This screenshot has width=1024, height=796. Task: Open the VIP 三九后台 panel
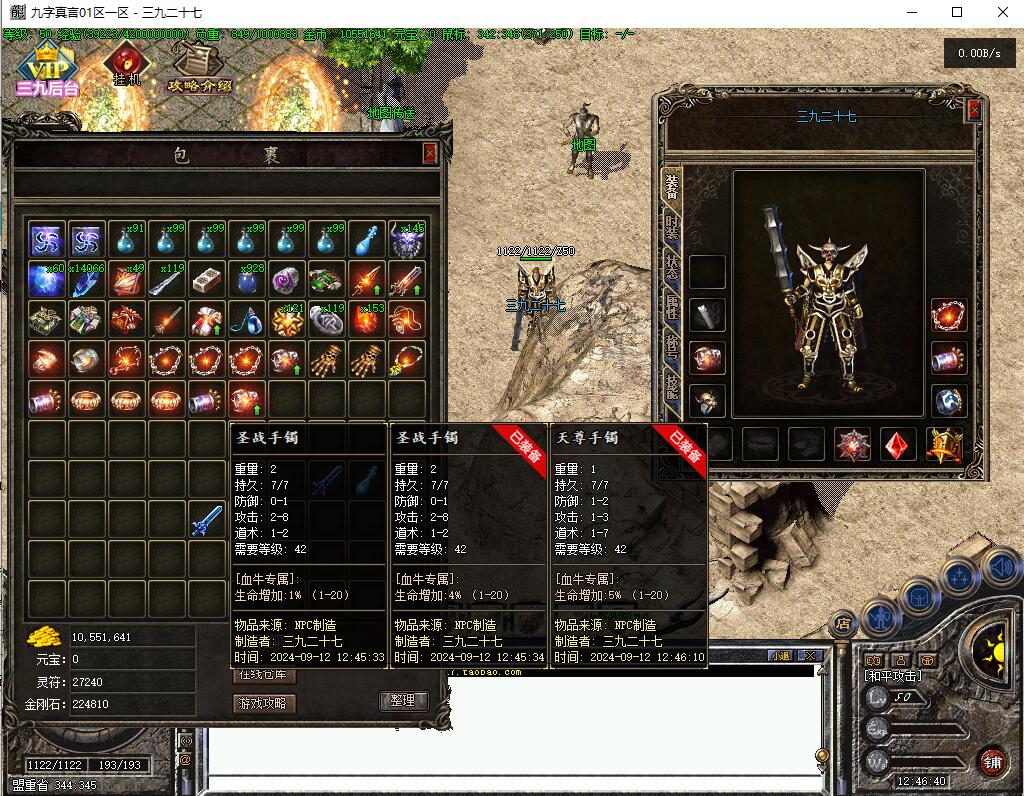click(x=46, y=70)
